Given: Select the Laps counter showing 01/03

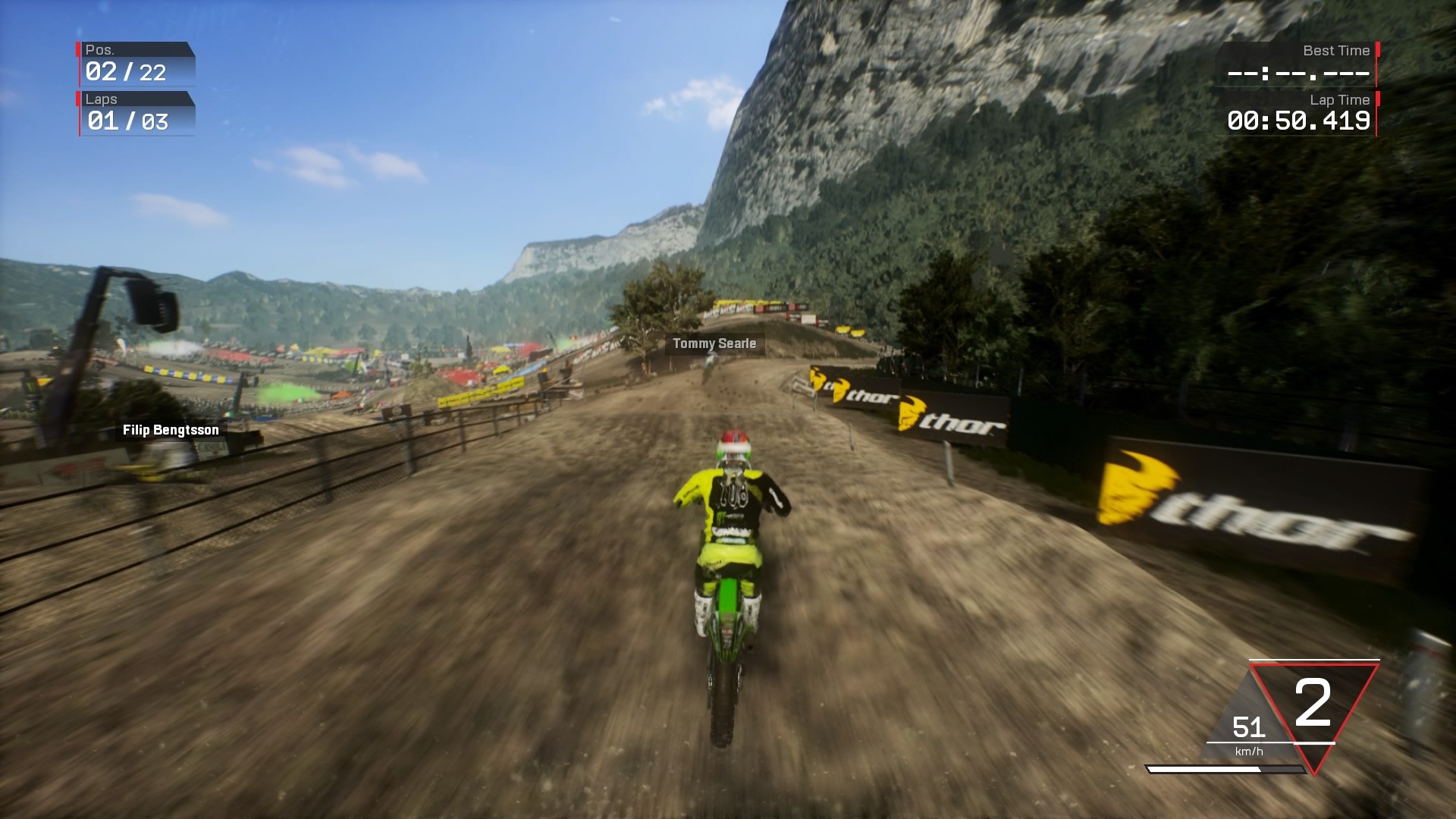Looking at the screenshot, I should pos(126,121).
